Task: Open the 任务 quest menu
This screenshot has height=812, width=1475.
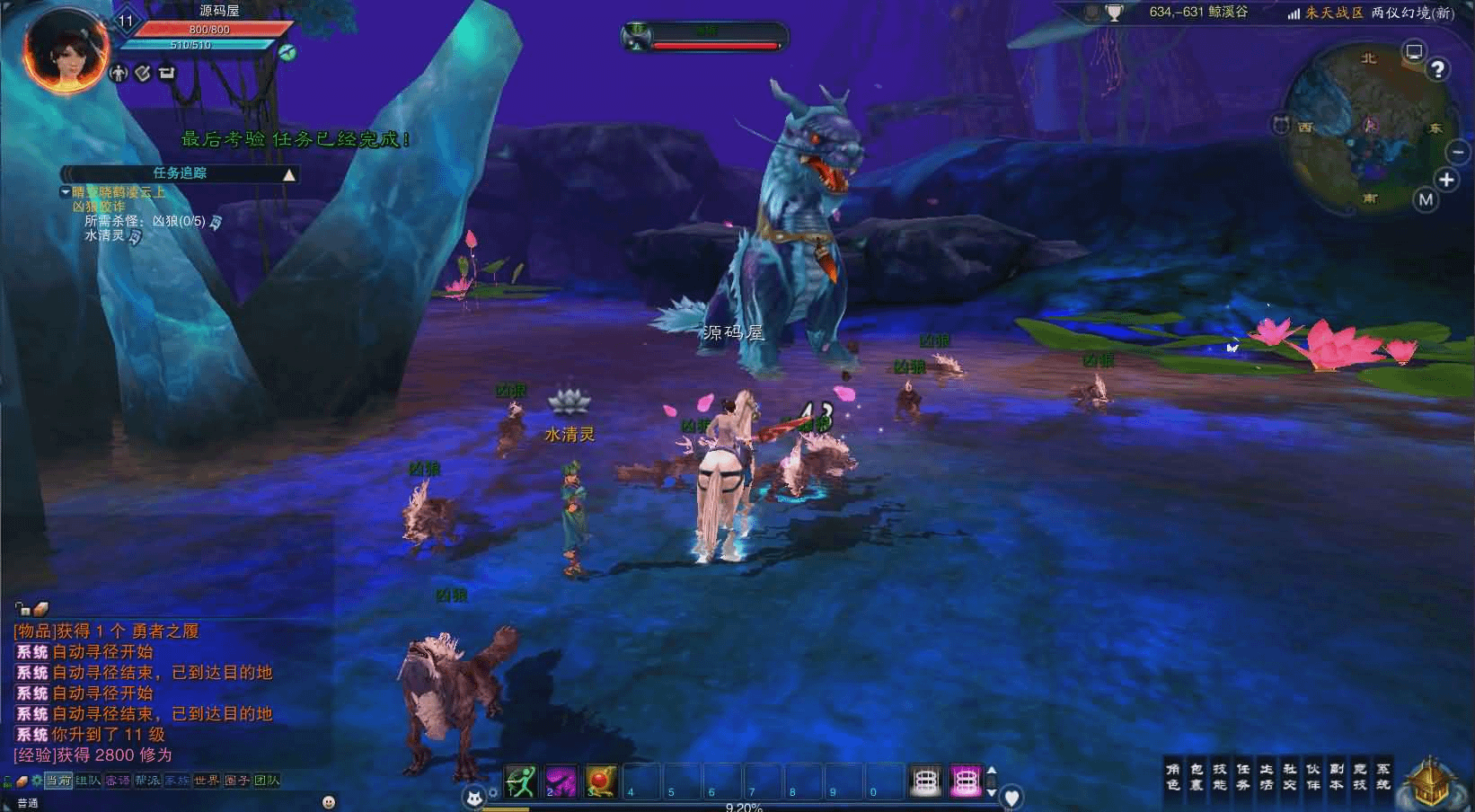Action: [1243, 777]
